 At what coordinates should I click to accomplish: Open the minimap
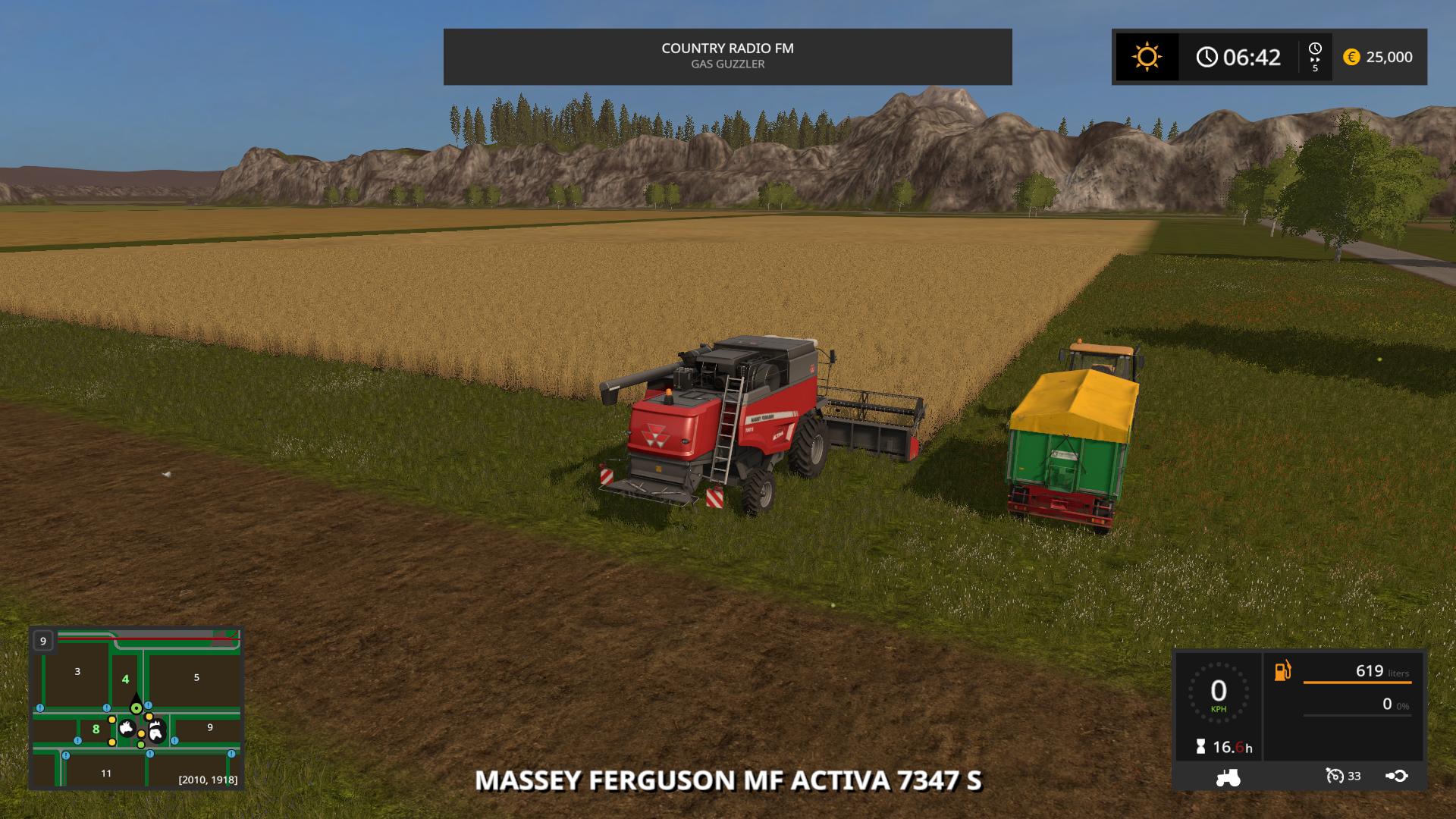(x=136, y=708)
